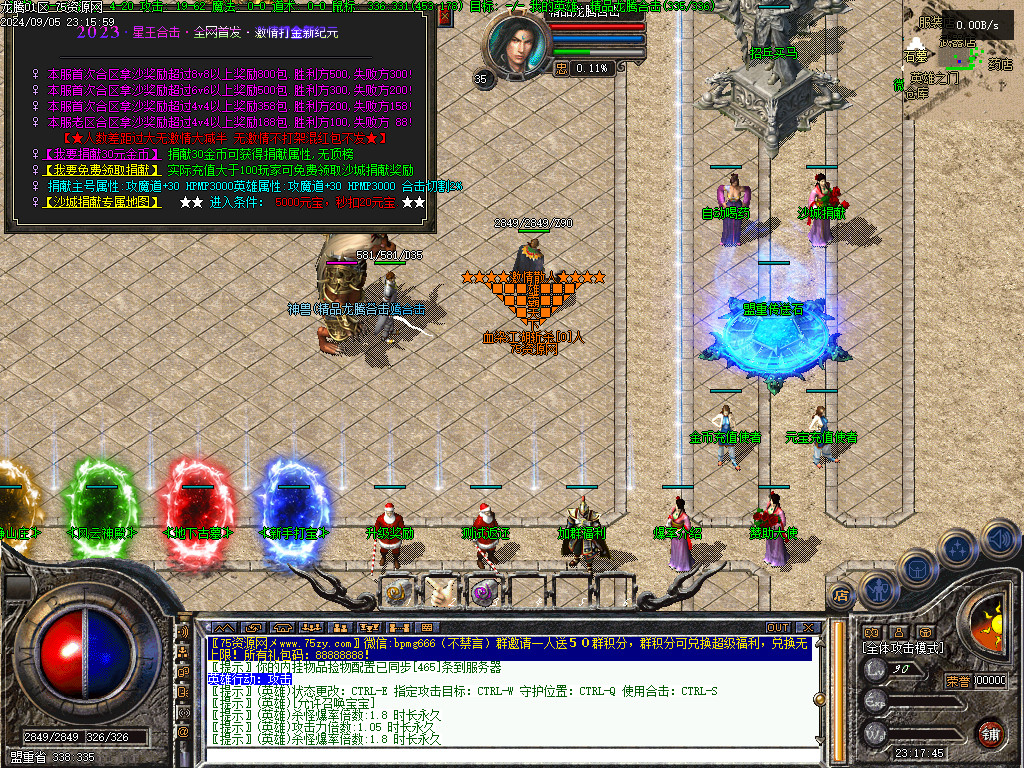Use the orange spiral scroll in the belt

point(398,592)
